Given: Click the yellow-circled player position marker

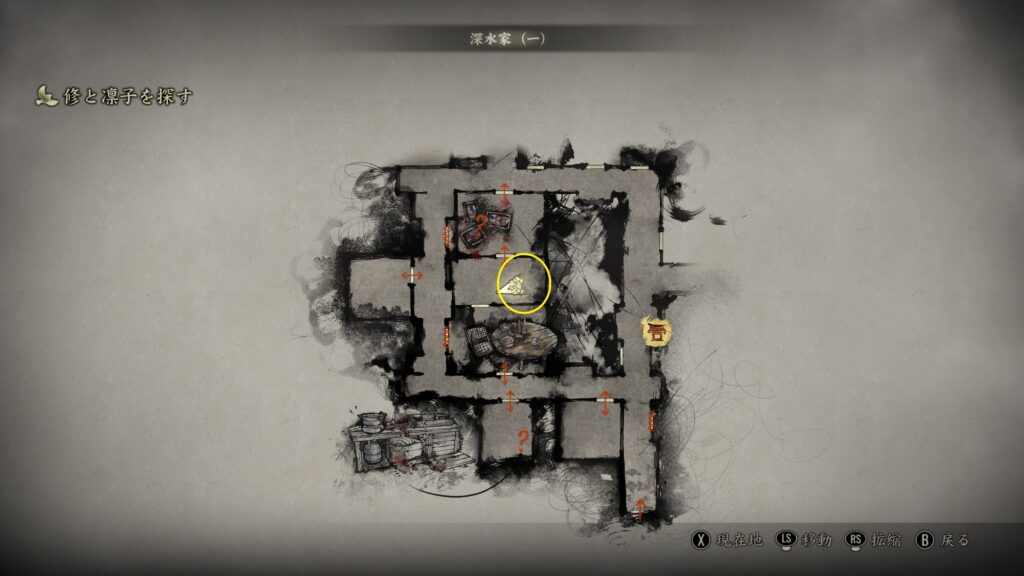Looking at the screenshot, I should pos(522,283).
